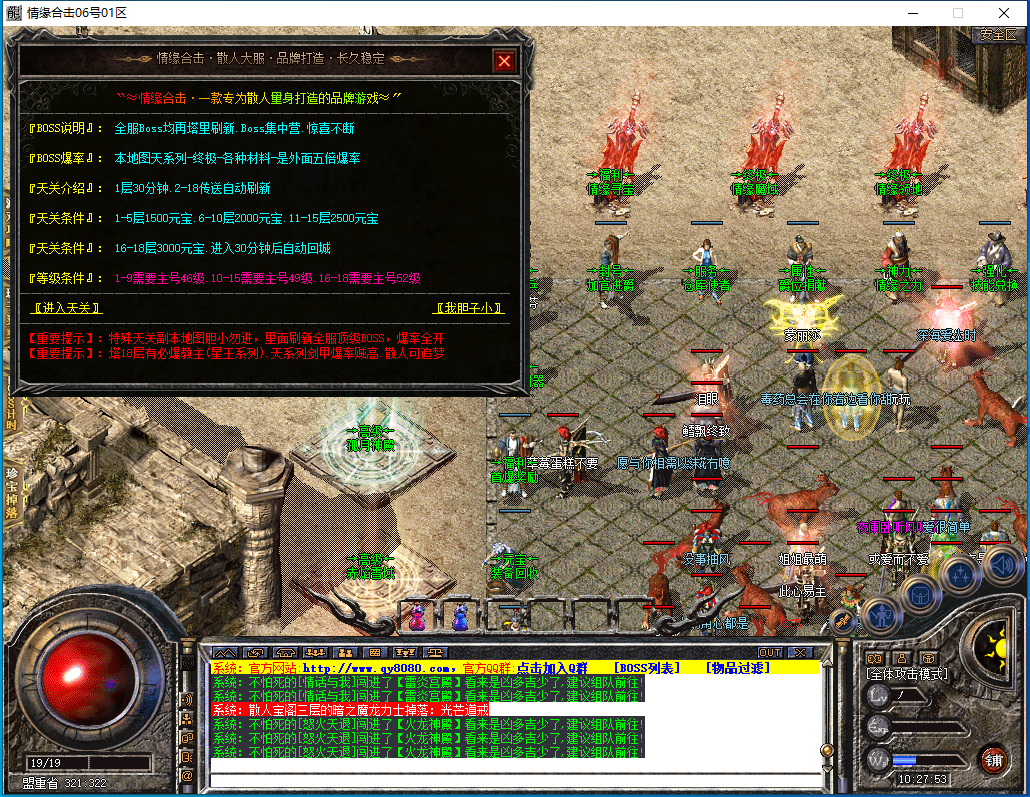Open the 铺 shop button
This screenshot has height=797, width=1030.
[992, 758]
